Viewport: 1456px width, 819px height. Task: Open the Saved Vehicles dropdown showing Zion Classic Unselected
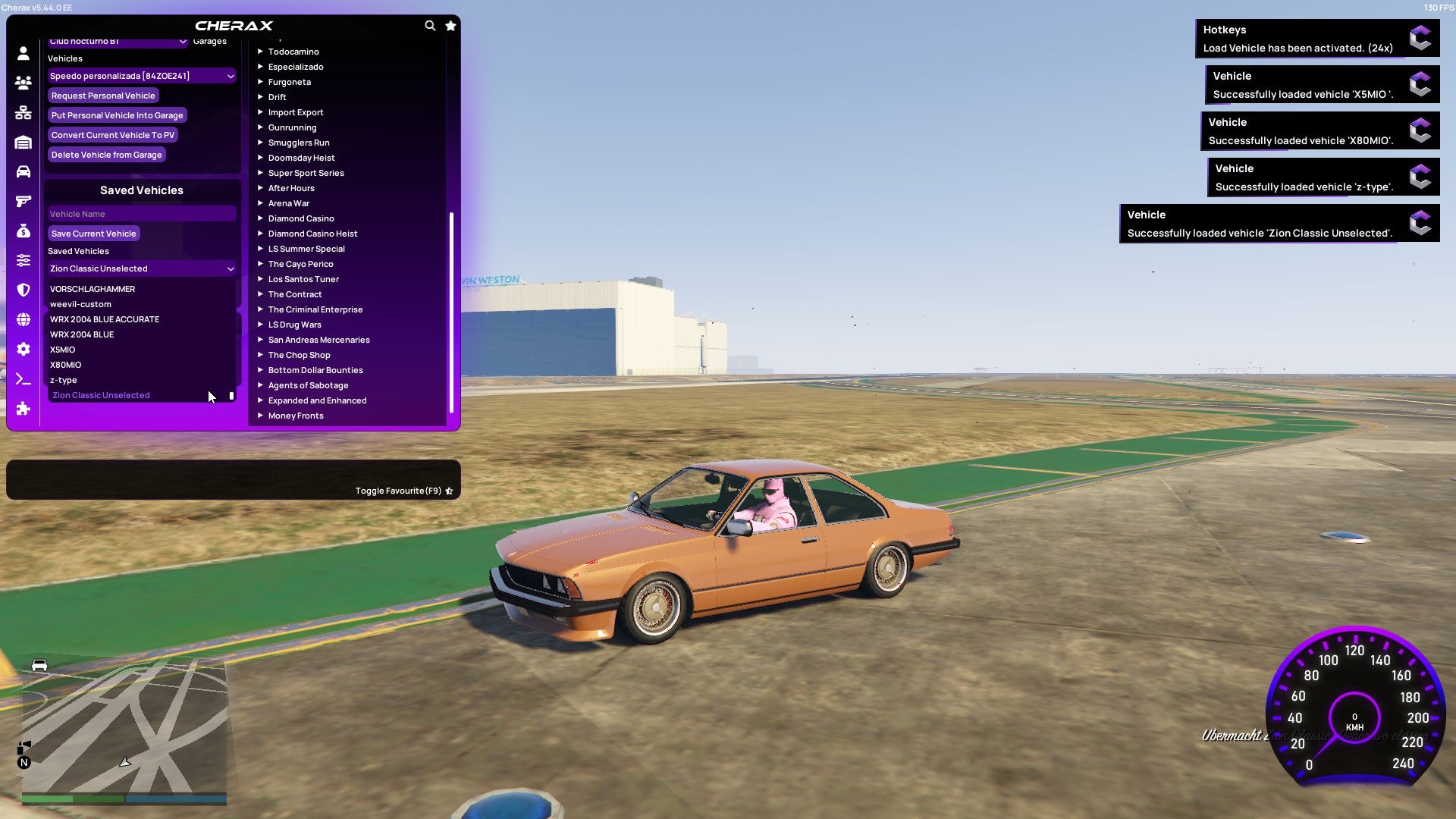[x=141, y=268]
